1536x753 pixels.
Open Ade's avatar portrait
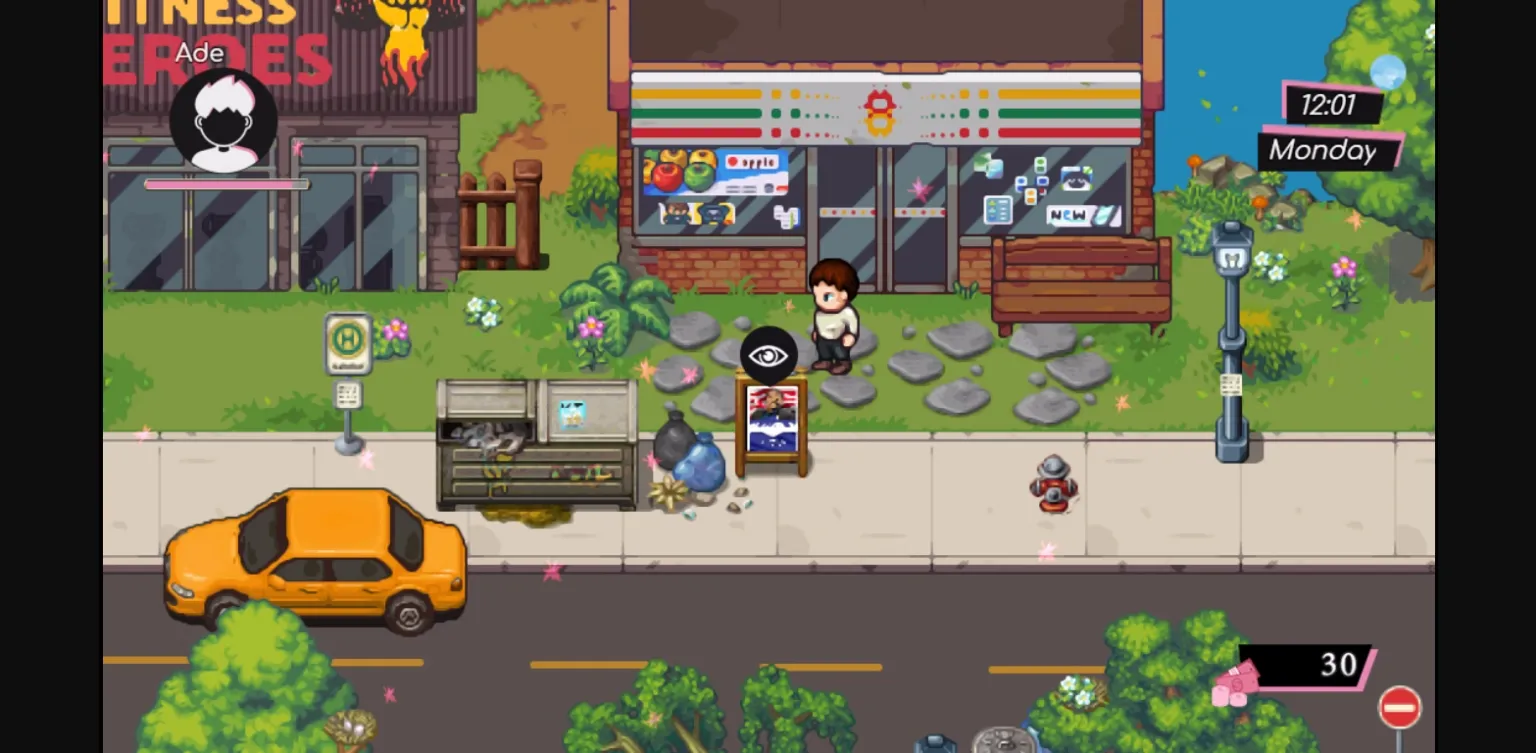224,120
